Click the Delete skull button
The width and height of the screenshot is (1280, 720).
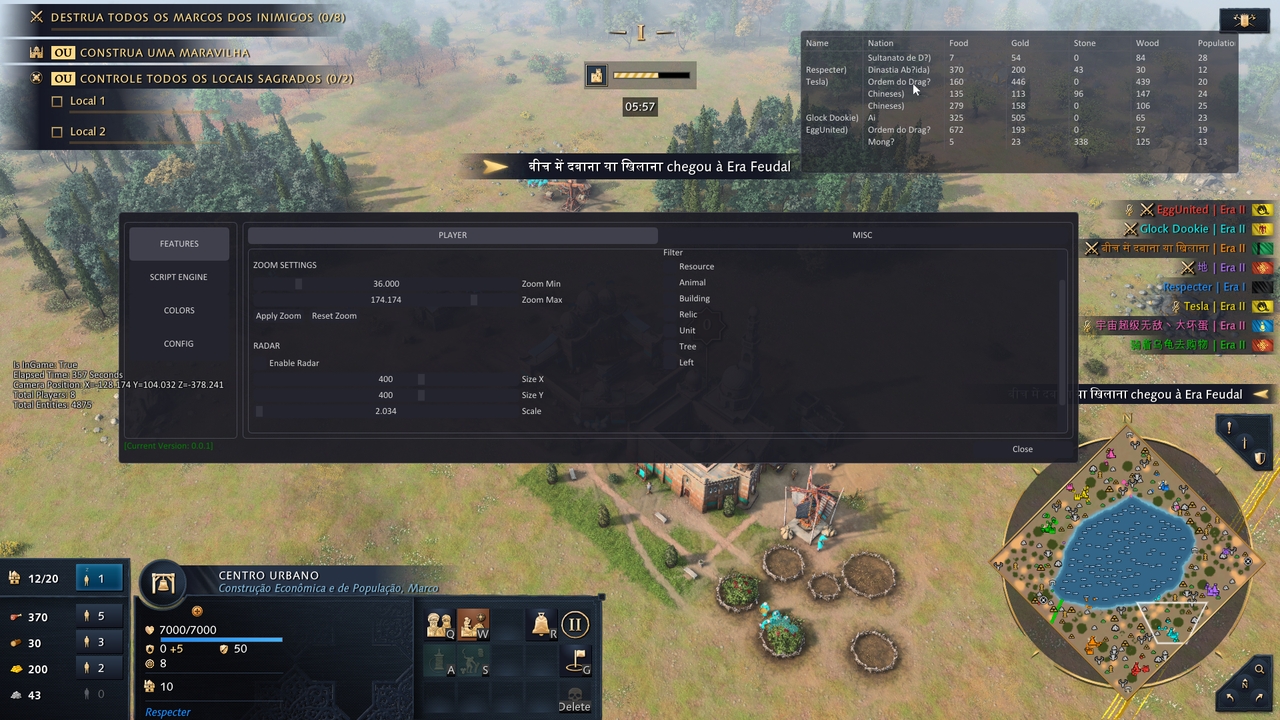[574, 698]
